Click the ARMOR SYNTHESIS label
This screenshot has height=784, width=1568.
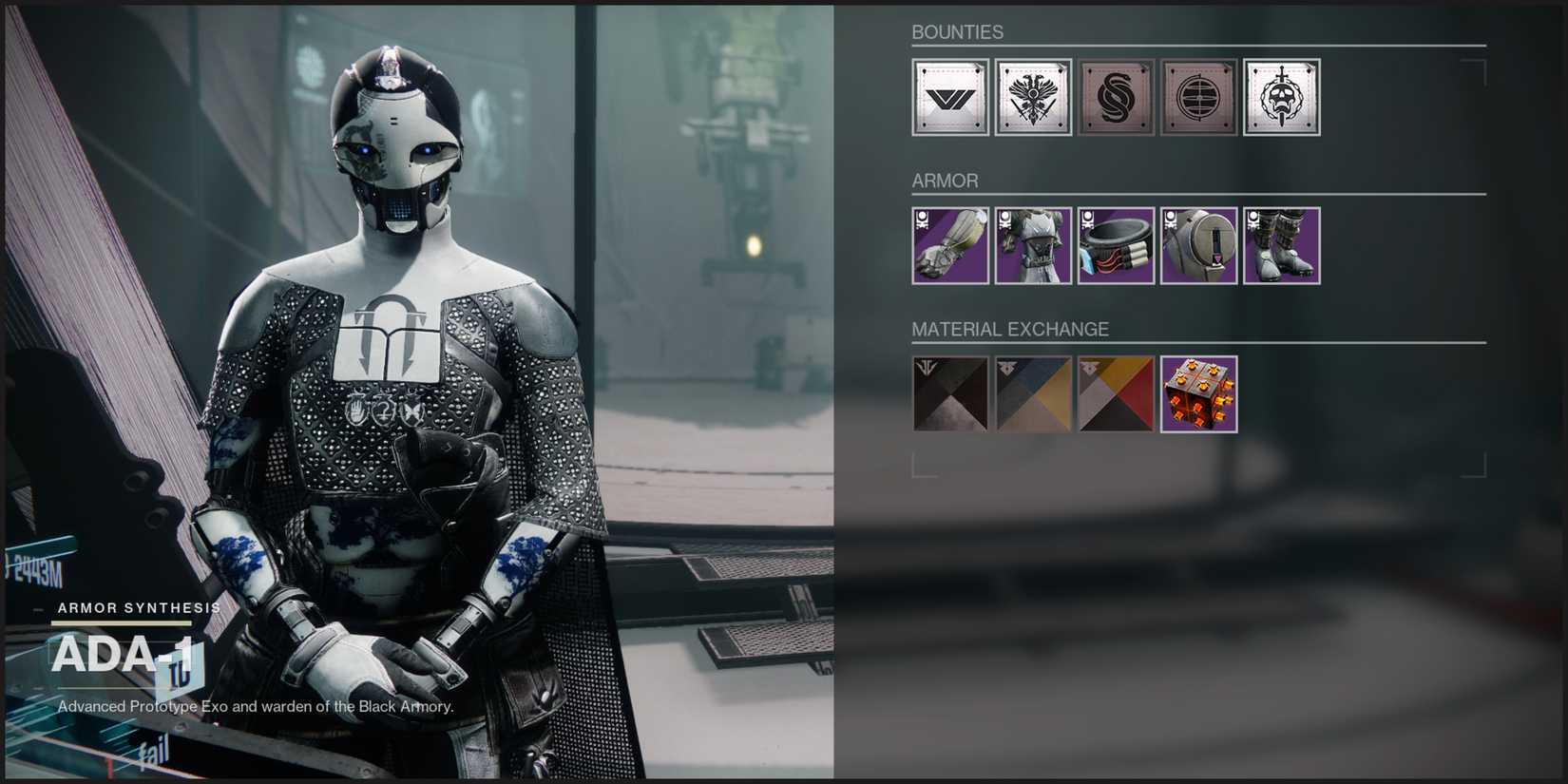(139, 607)
